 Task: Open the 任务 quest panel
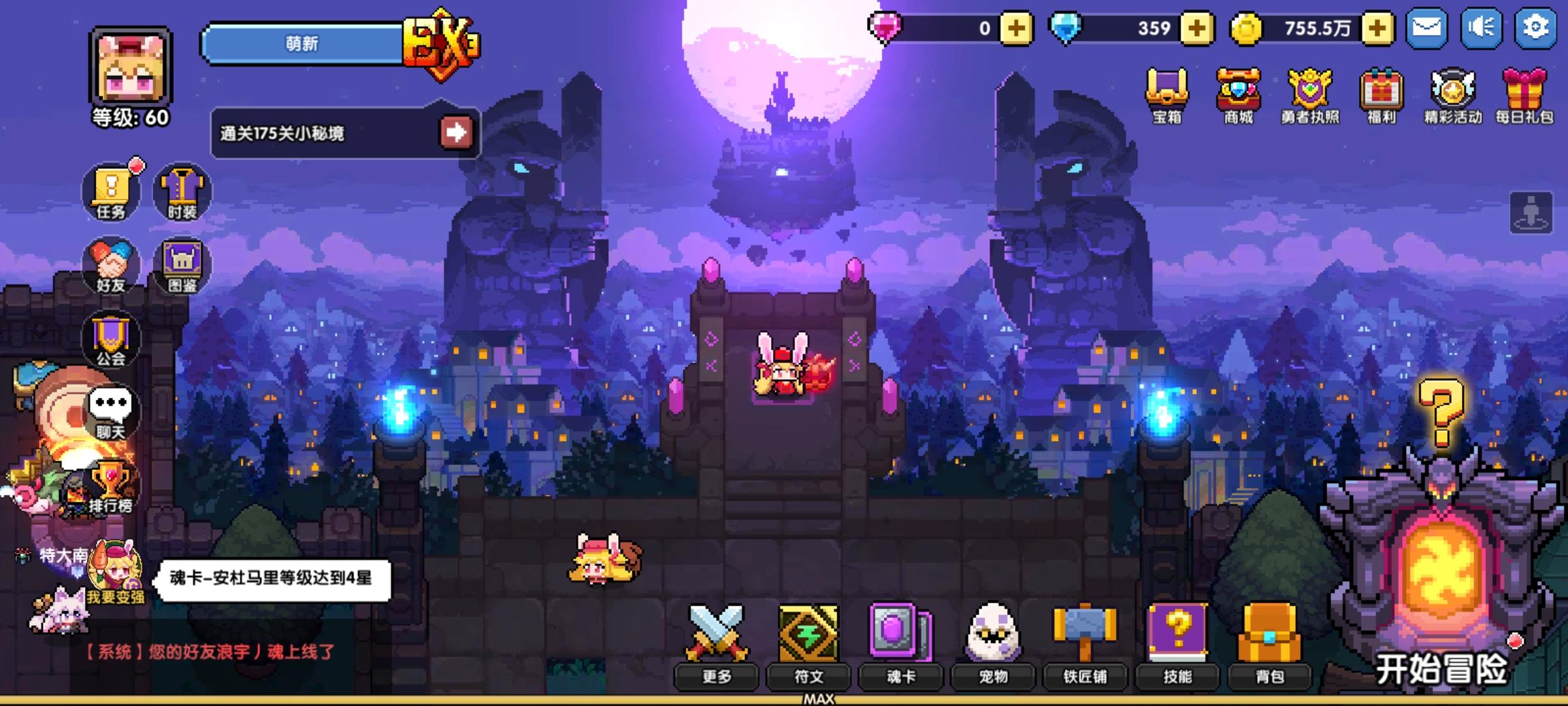[112, 190]
